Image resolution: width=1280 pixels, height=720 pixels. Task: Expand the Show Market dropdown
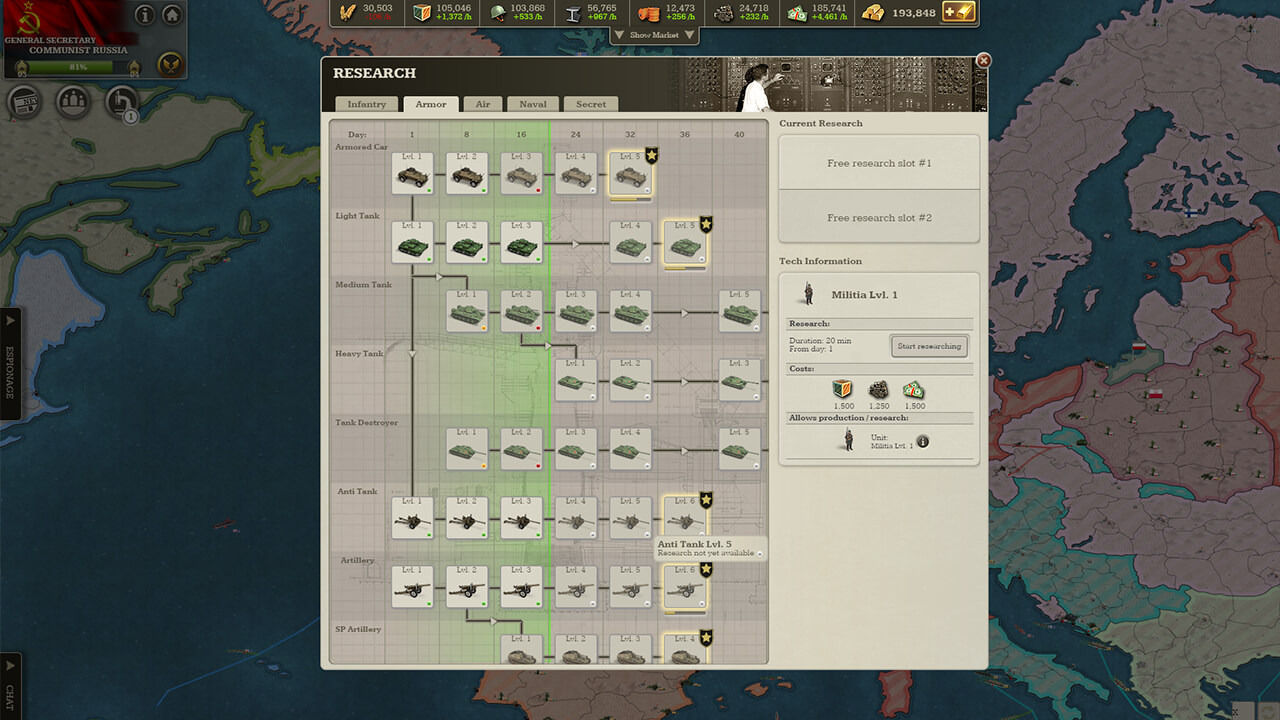(655, 34)
